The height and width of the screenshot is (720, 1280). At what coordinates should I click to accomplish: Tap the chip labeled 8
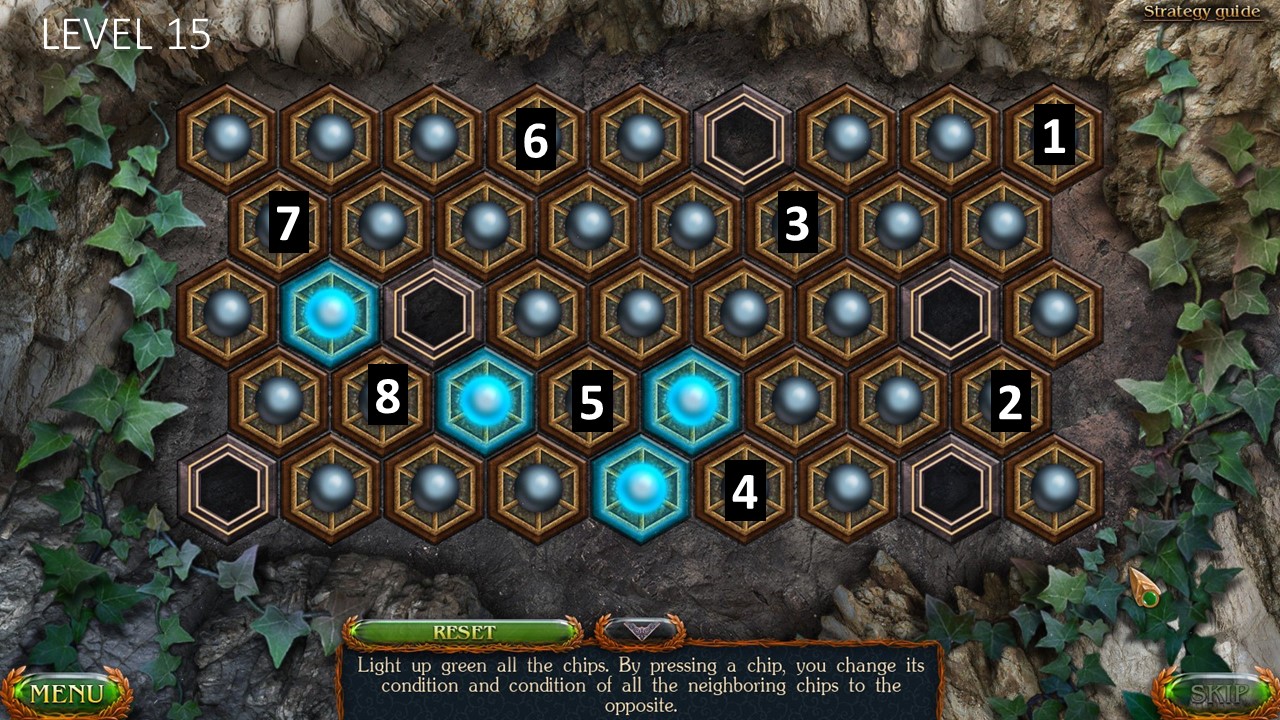383,401
